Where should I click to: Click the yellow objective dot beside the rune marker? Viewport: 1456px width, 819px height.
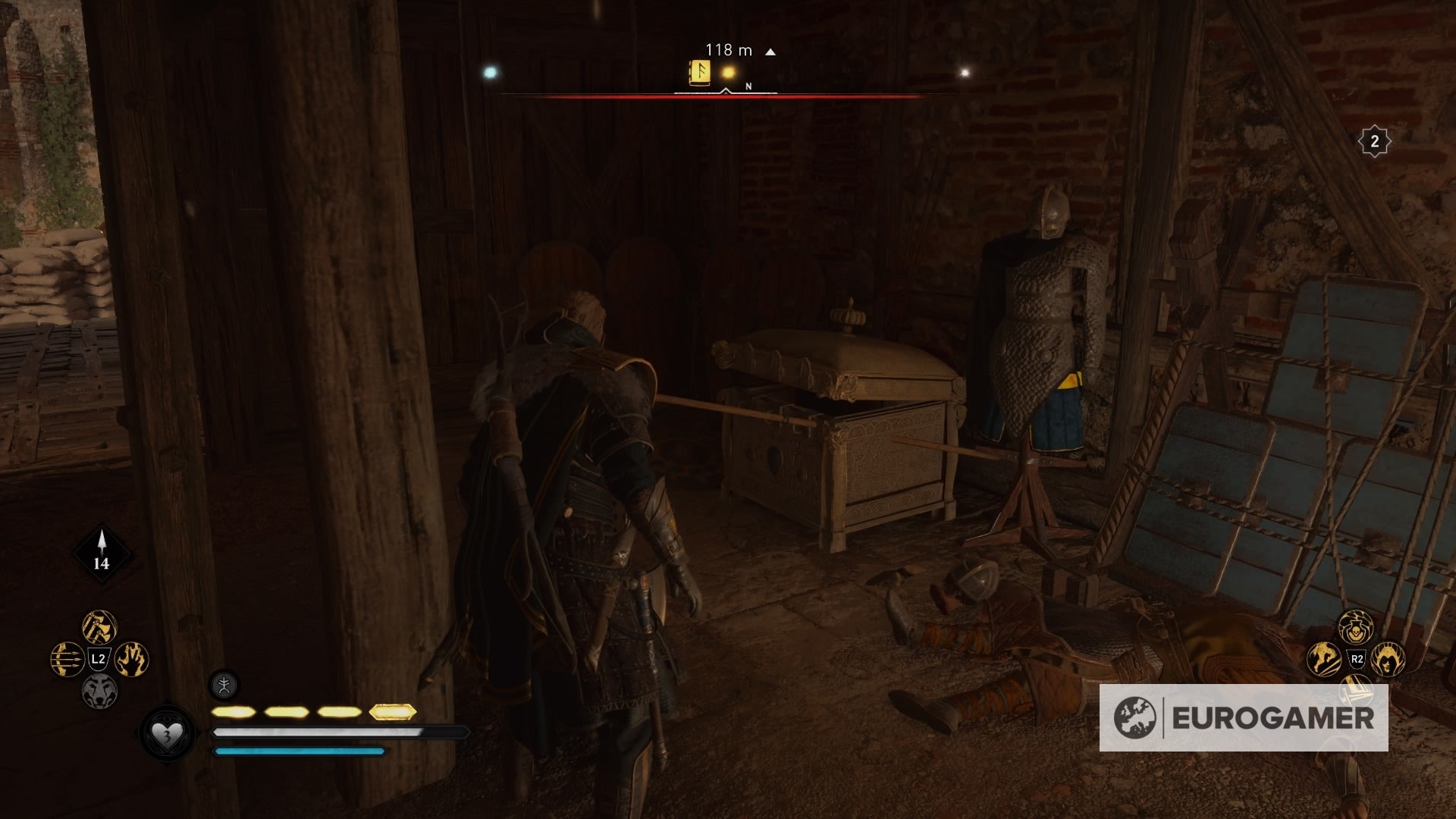coord(728,72)
